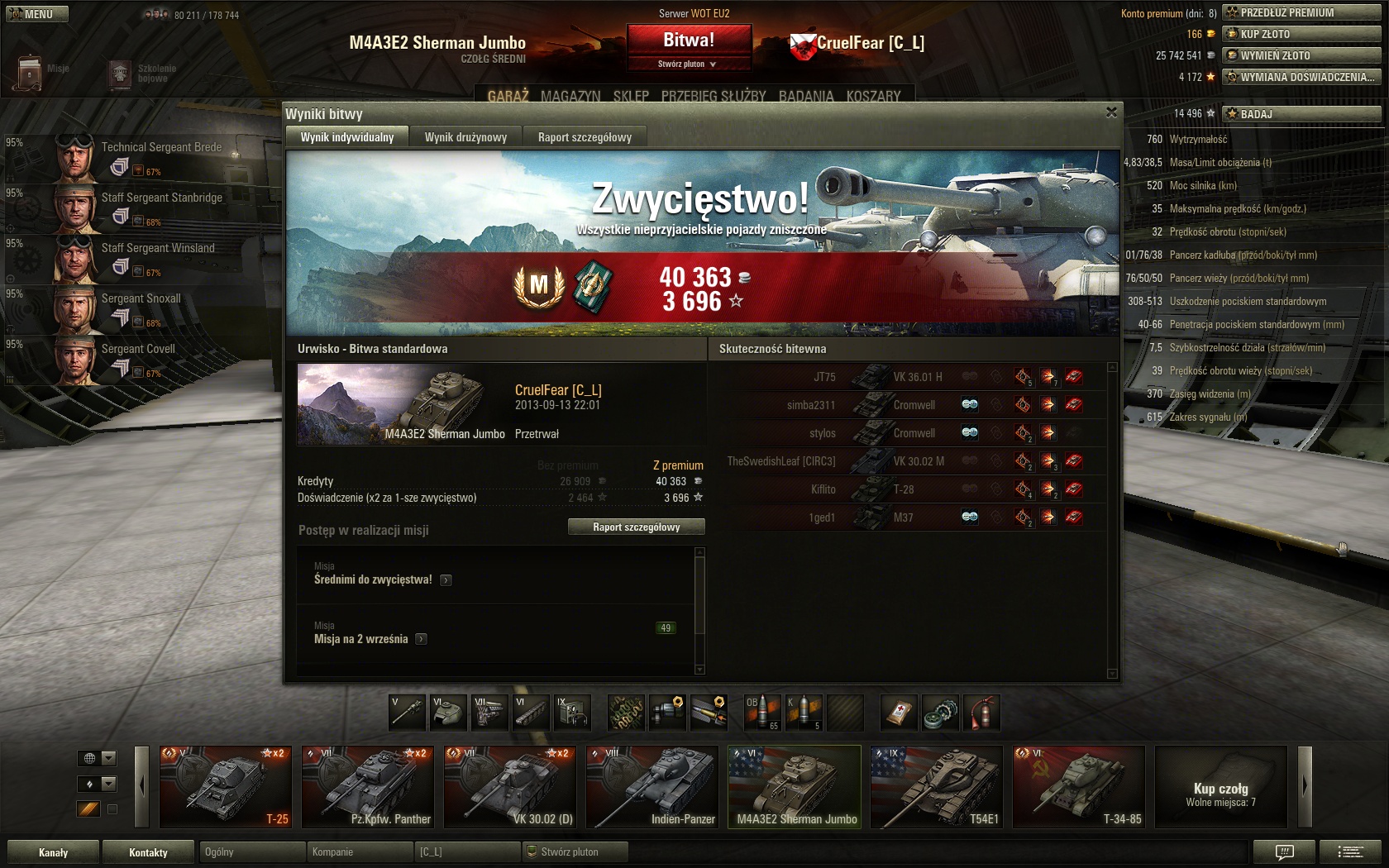The height and width of the screenshot is (868, 1389).
Task: Select the T54E1 tank tile
Action: pyautogui.click(x=937, y=787)
